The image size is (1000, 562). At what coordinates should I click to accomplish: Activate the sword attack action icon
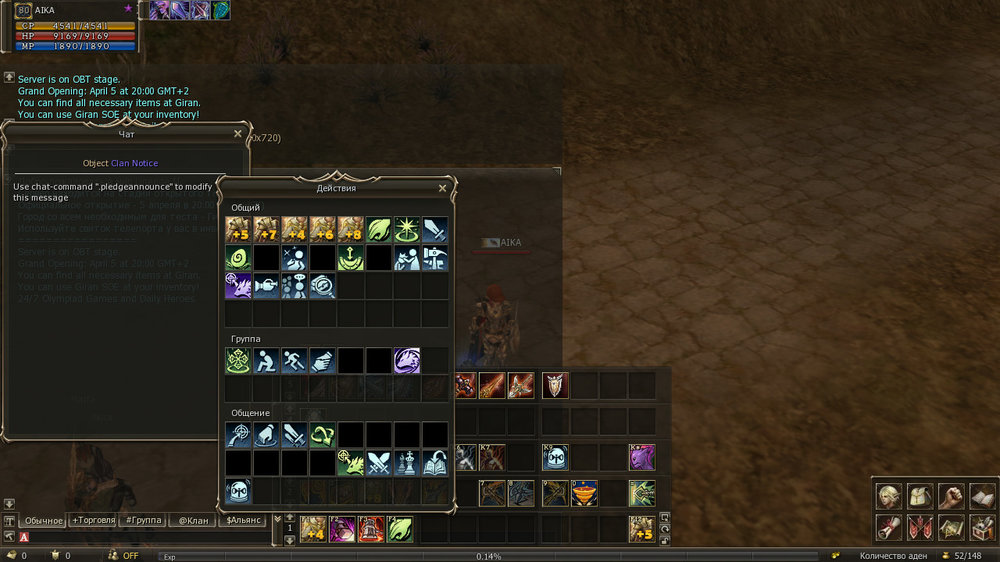point(435,230)
